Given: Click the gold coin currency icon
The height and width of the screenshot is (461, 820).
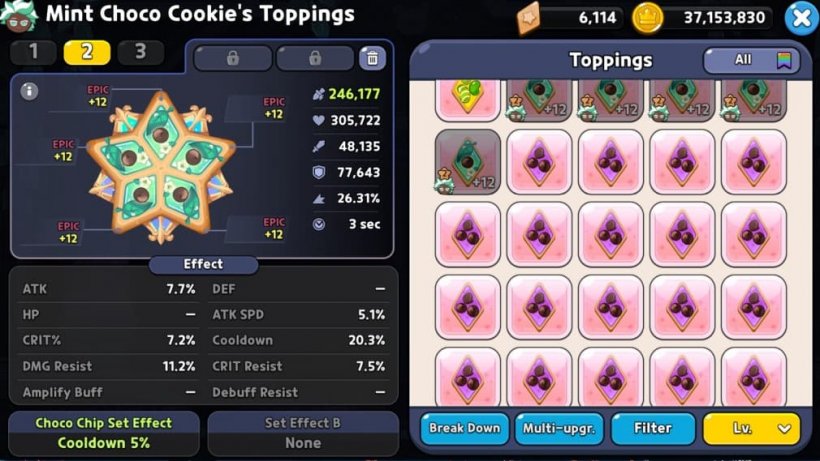Looking at the screenshot, I should 648,17.
